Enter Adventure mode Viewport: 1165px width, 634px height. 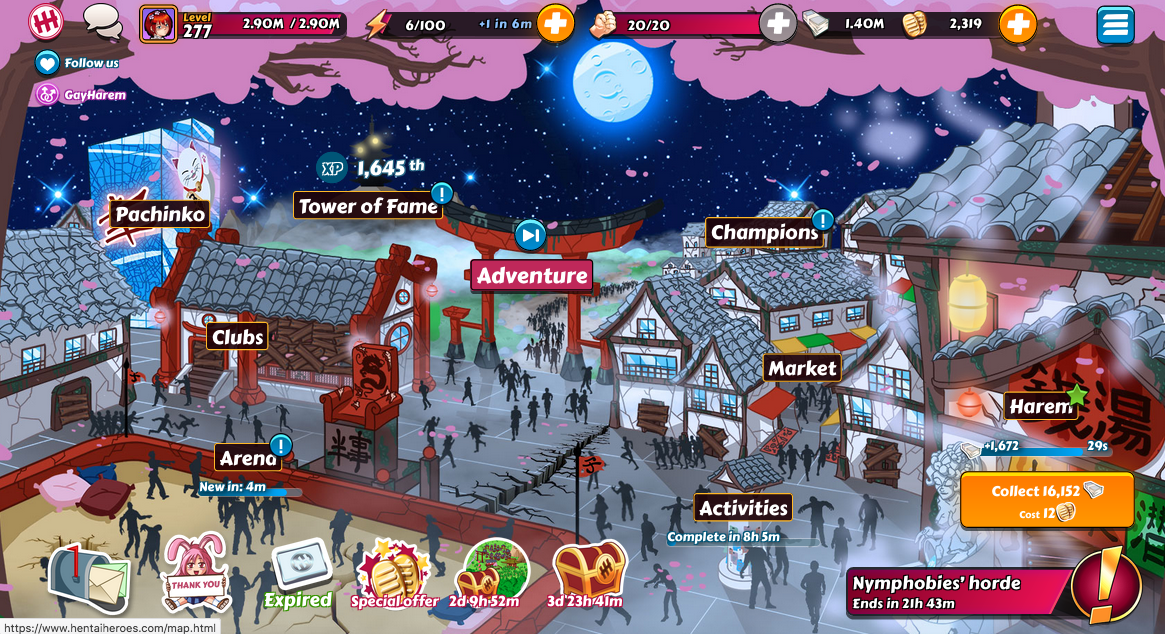coord(531,275)
